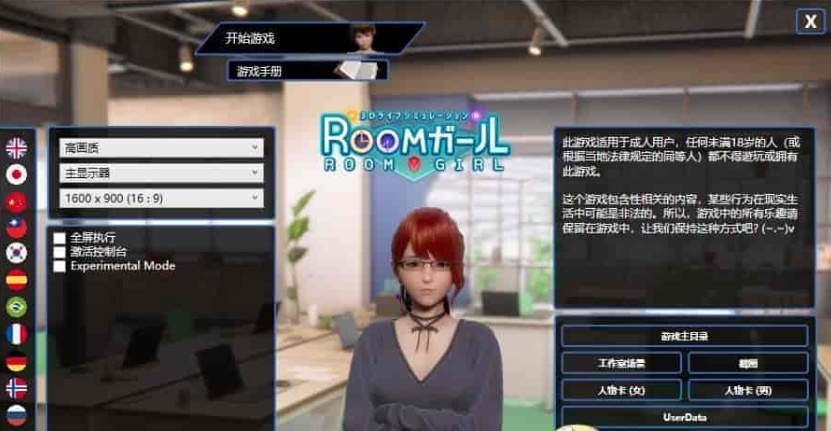This screenshot has height=431, width=831.
Task: Close the launcher with the X button
Action: pos(809,21)
